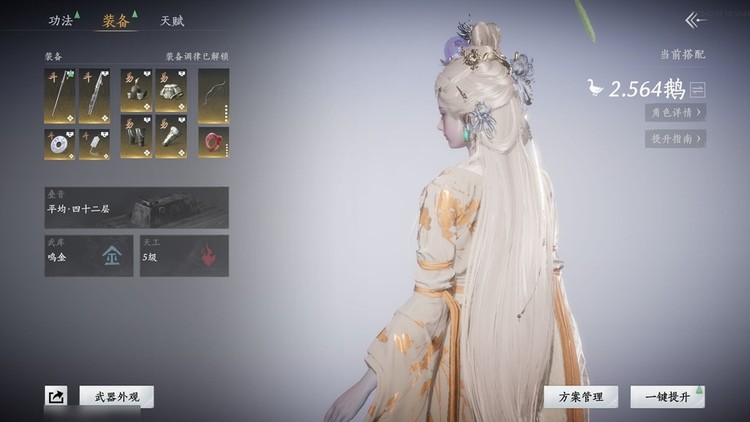Select the 装备 tab
Viewport: 750px width, 422px height.
coord(116,20)
